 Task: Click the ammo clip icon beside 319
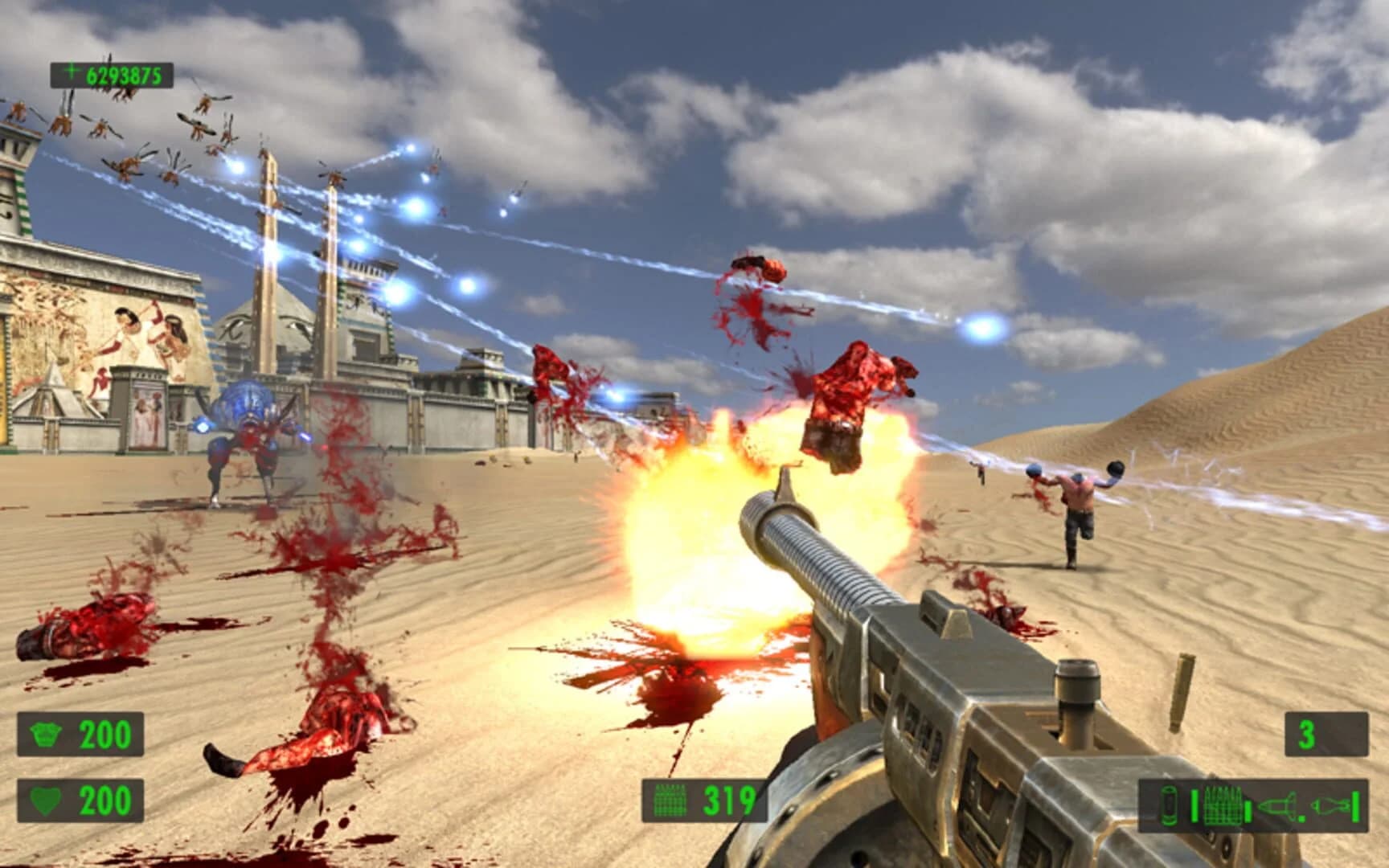coord(670,799)
